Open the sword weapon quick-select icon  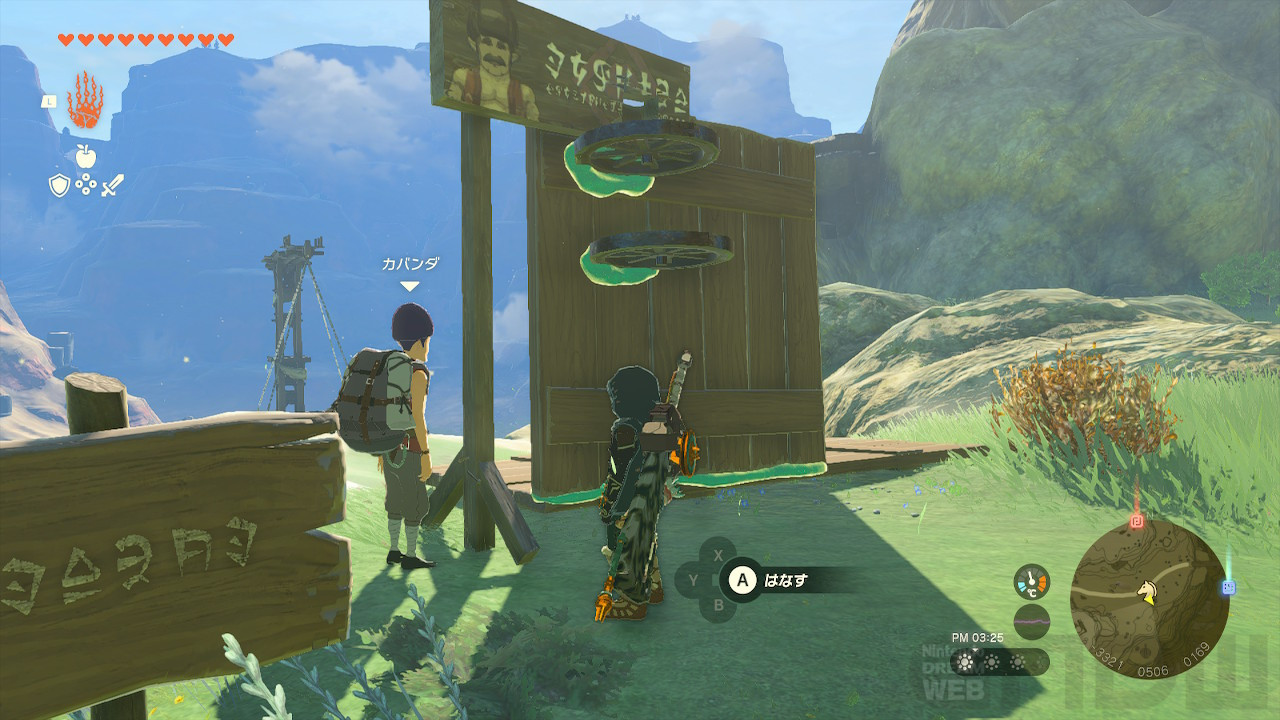112,184
